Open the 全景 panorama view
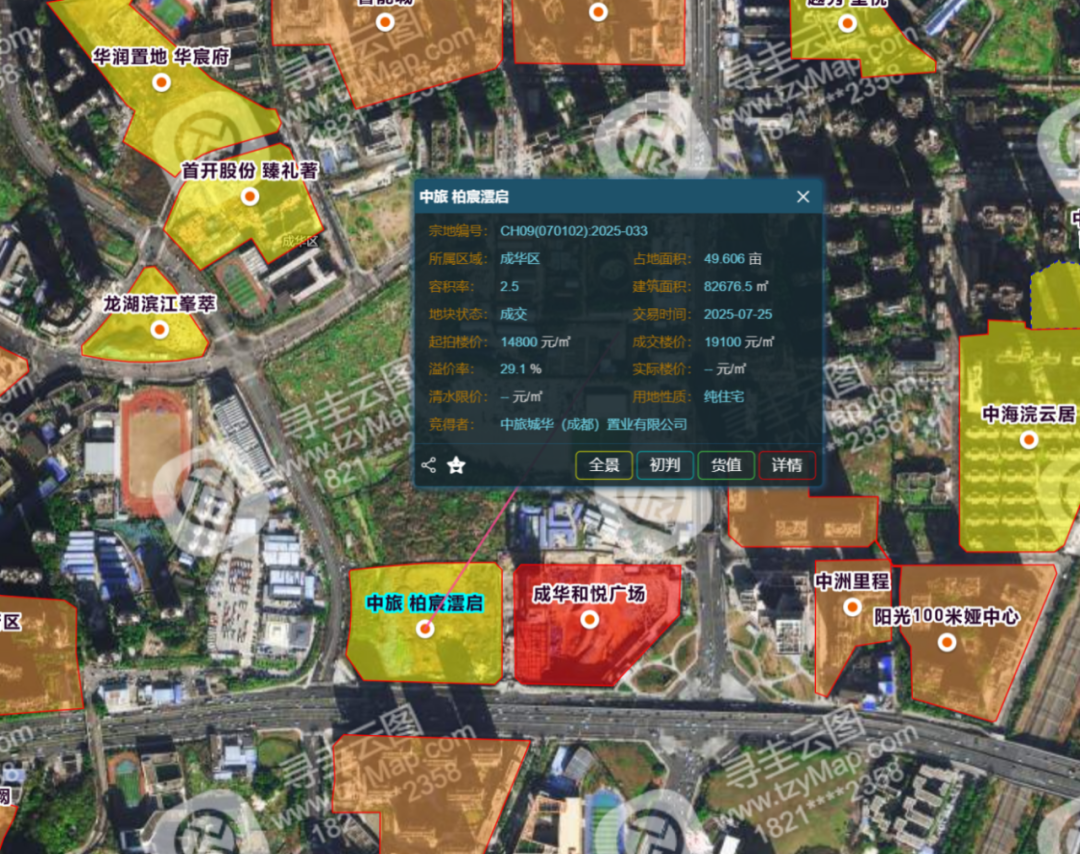Viewport: 1080px width, 854px height. point(604,465)
